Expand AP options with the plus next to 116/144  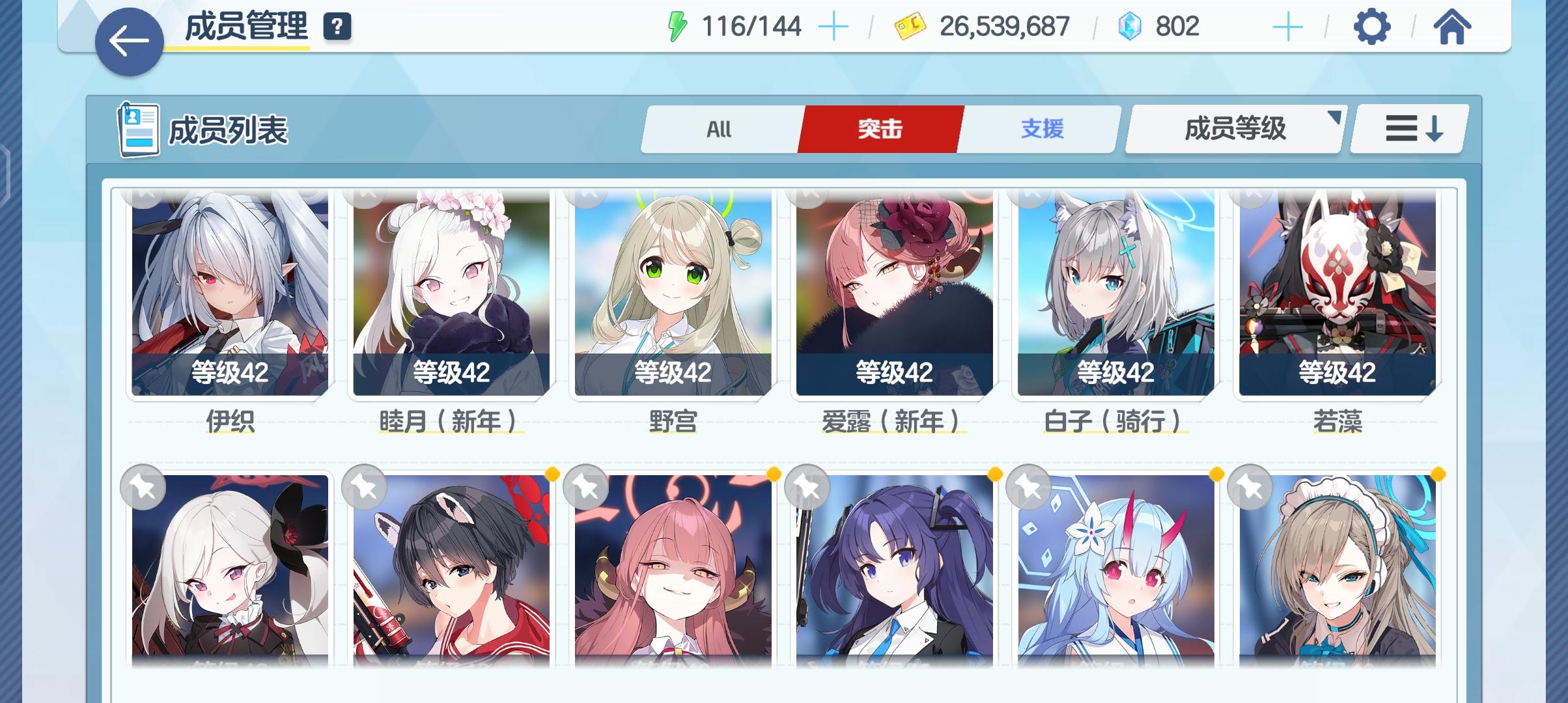click(x=835, y=26)
